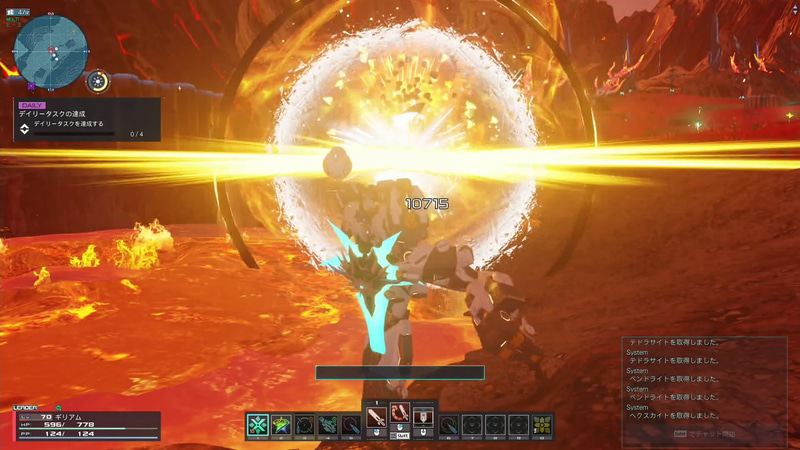Open the system chat log window
Image resolution: width=800 pixels, height=450 pixels.
click(703, 387)
